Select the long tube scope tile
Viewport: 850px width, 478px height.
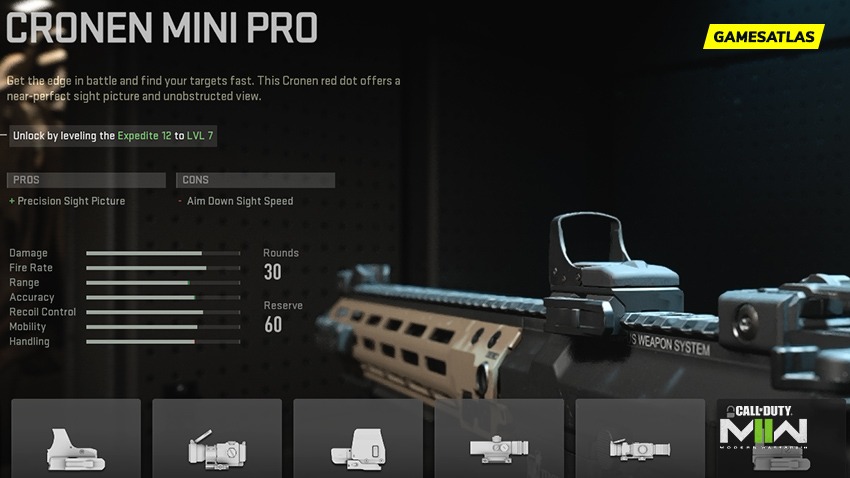[x=499, y=440]
